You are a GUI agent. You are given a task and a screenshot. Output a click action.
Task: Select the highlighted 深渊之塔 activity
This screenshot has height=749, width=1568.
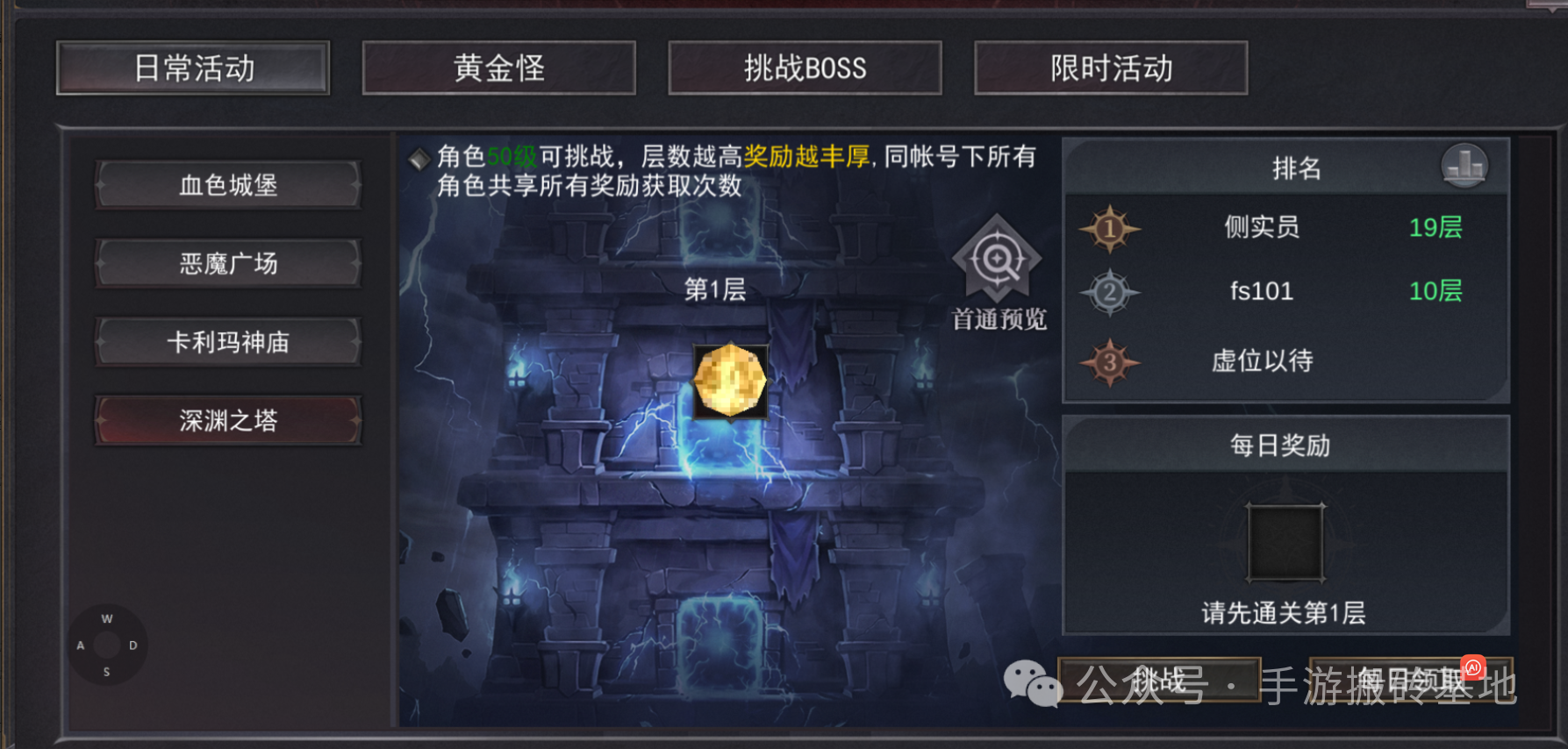(228, 420)
